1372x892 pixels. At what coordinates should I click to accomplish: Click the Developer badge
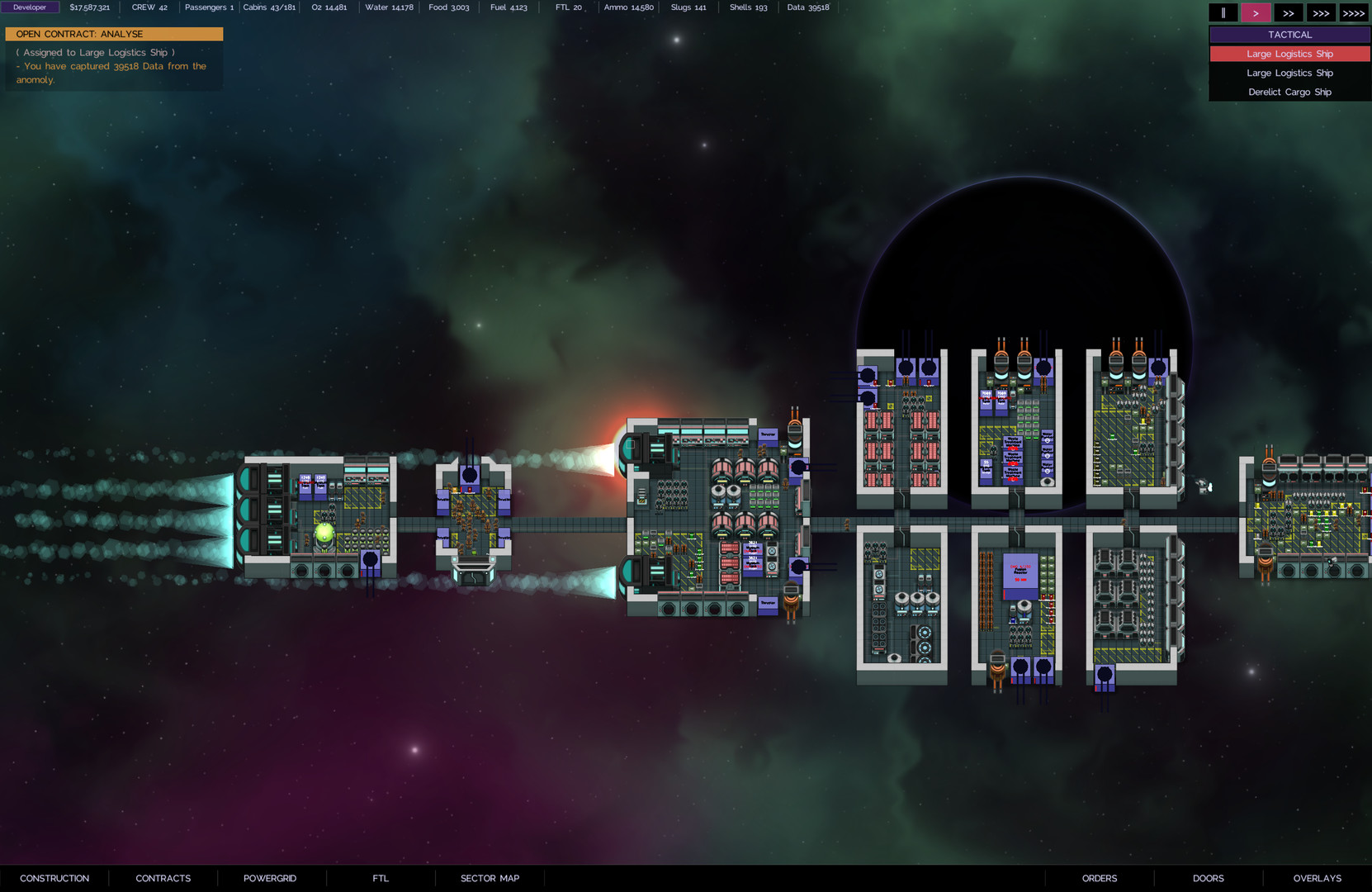30,7
